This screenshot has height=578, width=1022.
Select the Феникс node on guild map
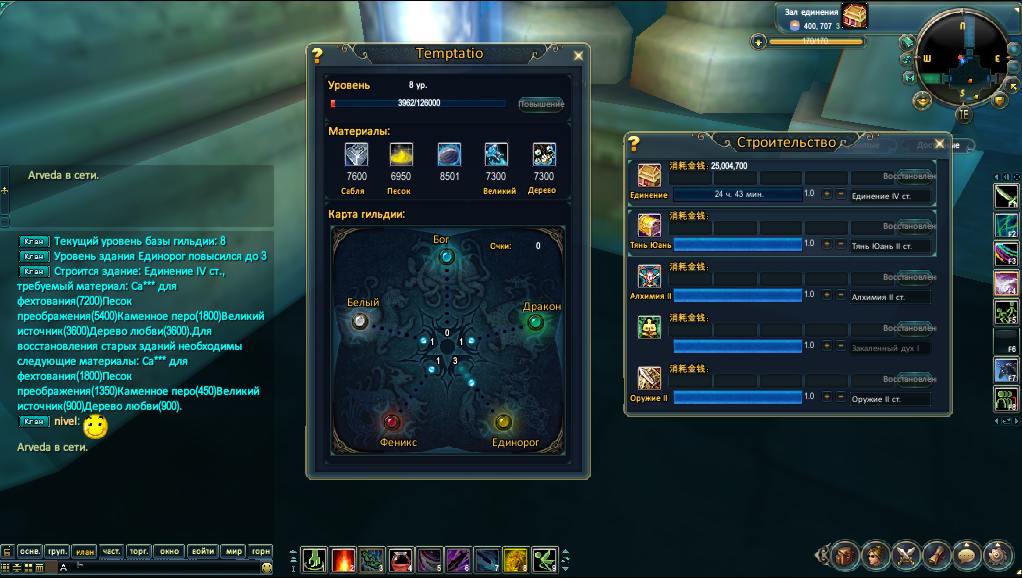pyautogui.click(x=393, y=421)
